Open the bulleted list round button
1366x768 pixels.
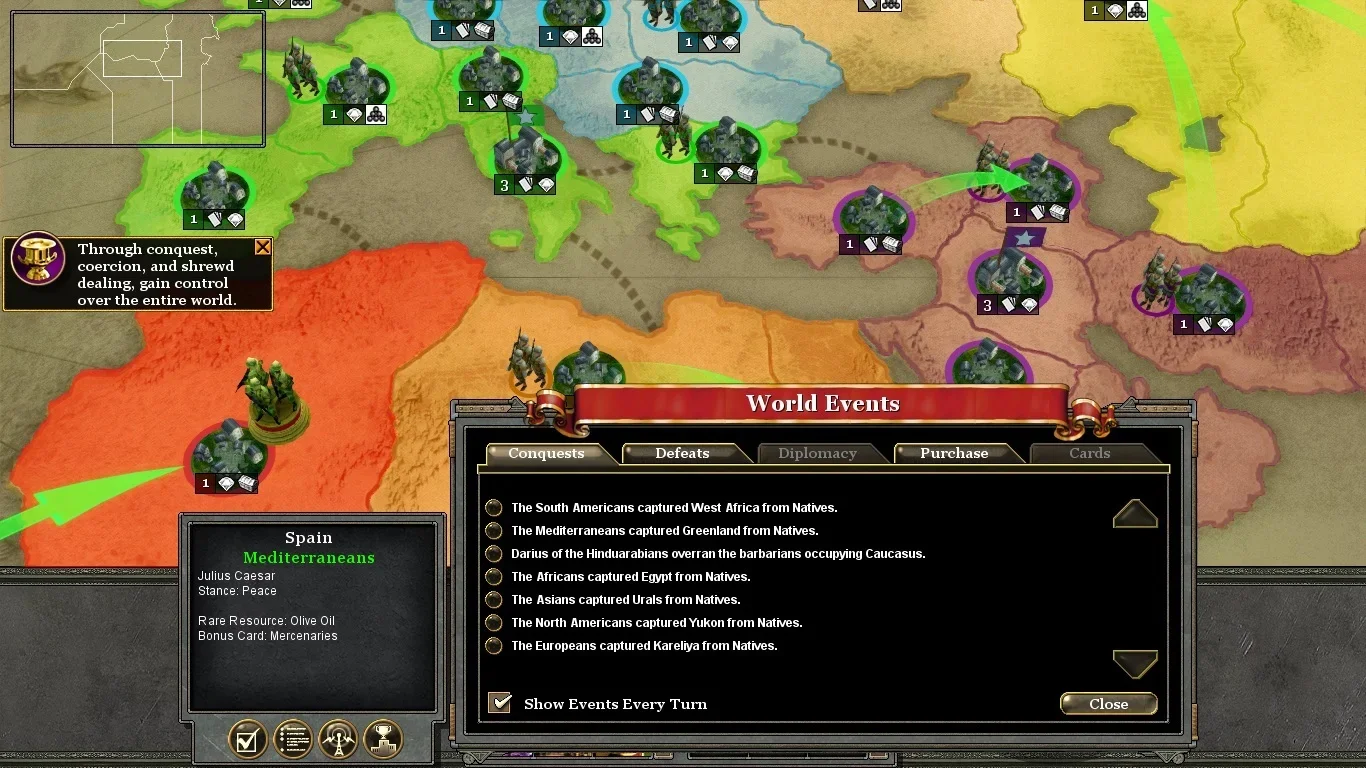[x=293, y=740]
